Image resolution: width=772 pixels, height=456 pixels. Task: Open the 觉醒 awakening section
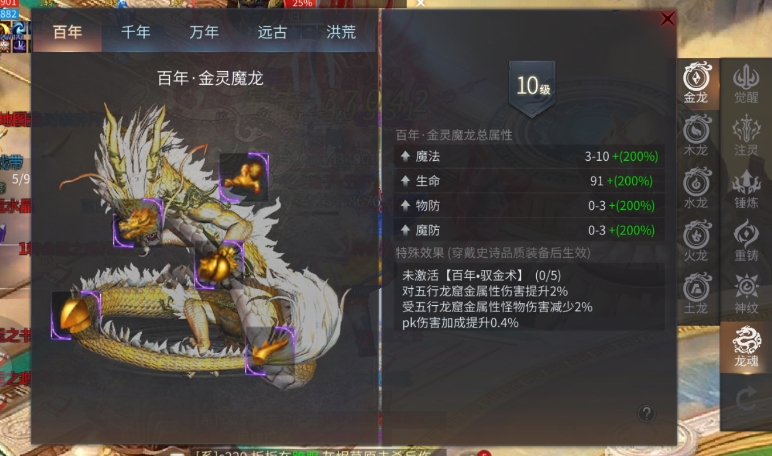point(746,82)
